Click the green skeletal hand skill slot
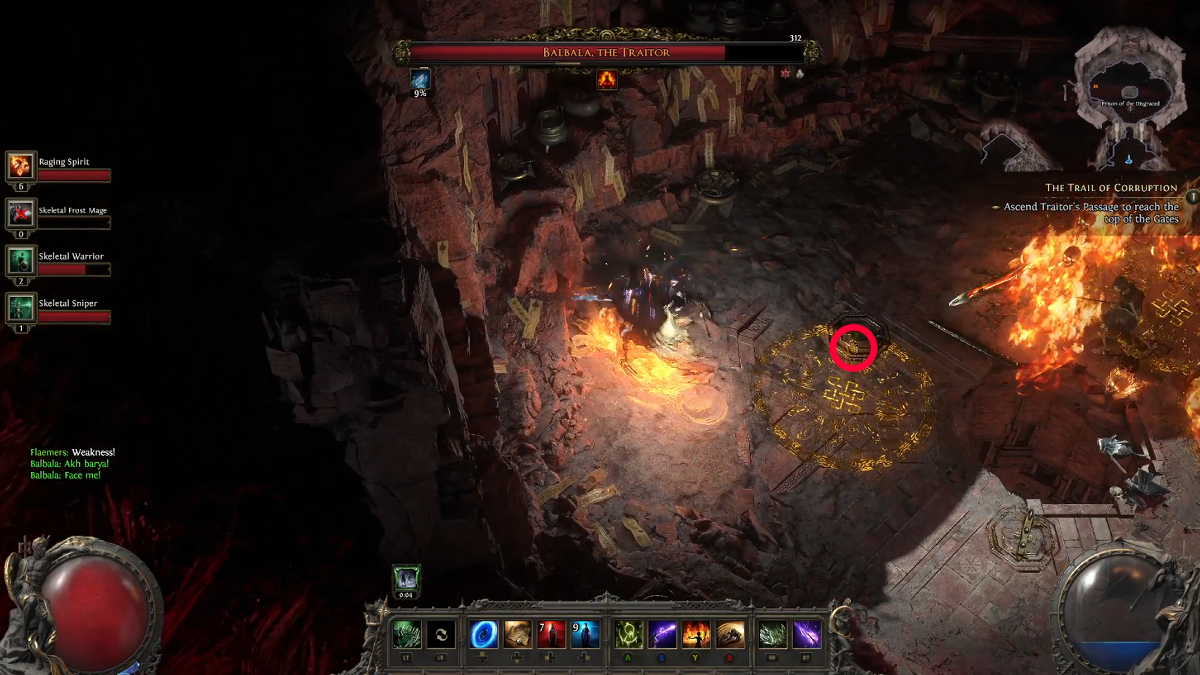 (406, 634)
